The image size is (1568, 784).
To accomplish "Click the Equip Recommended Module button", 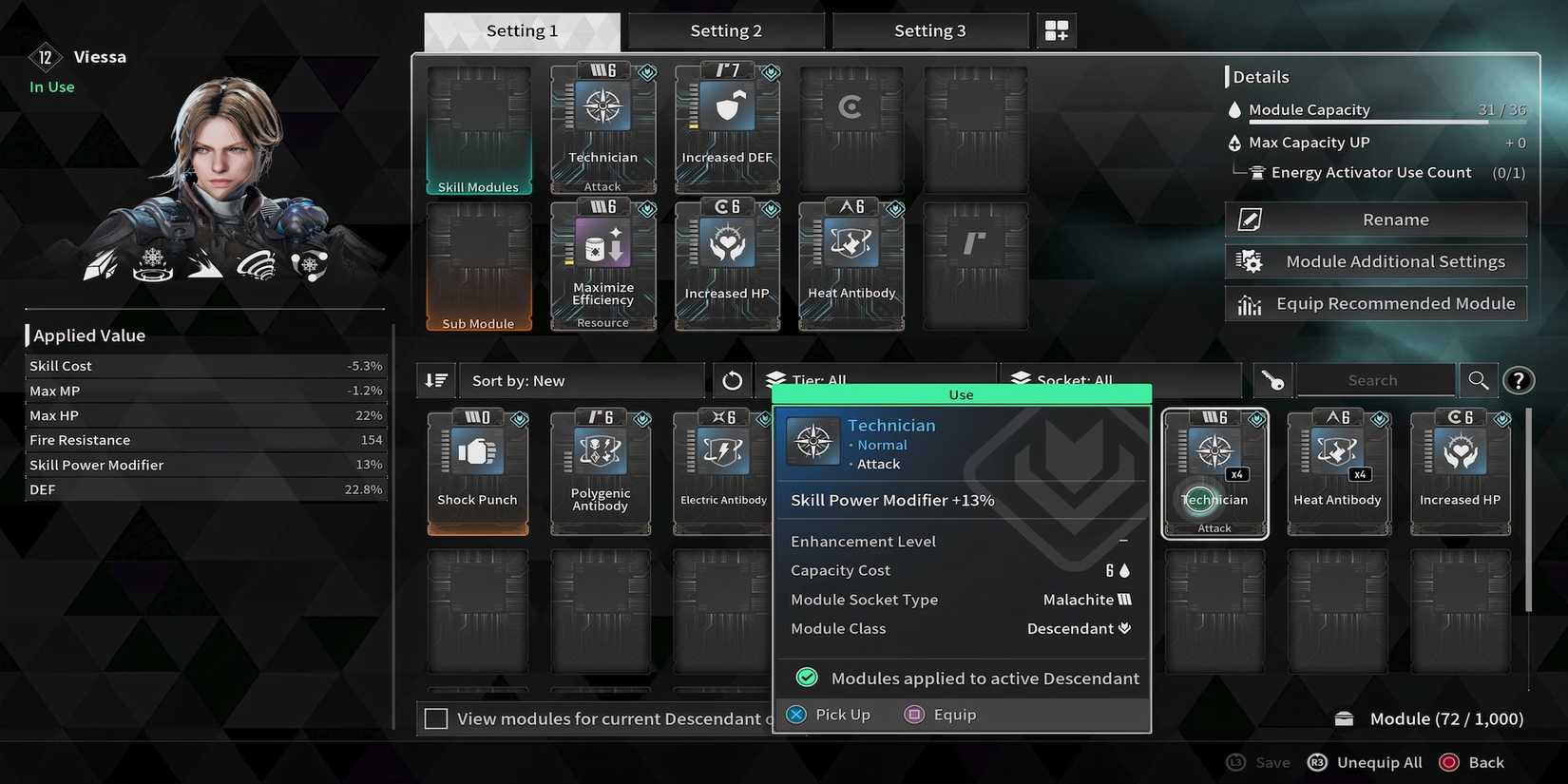I will [x=1375, y=303].
